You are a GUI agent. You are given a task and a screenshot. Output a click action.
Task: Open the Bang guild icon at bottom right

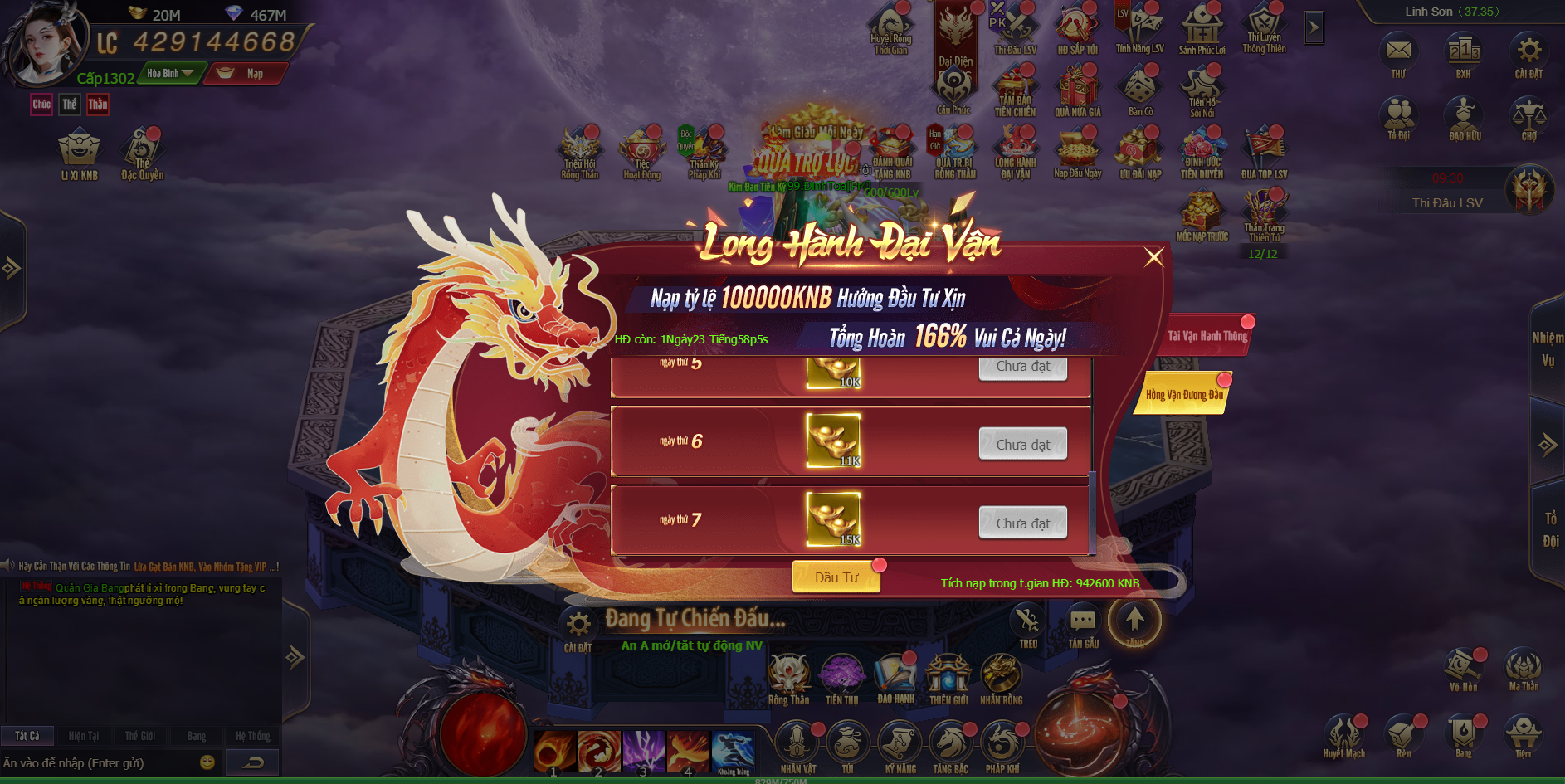click(1463, 734)
